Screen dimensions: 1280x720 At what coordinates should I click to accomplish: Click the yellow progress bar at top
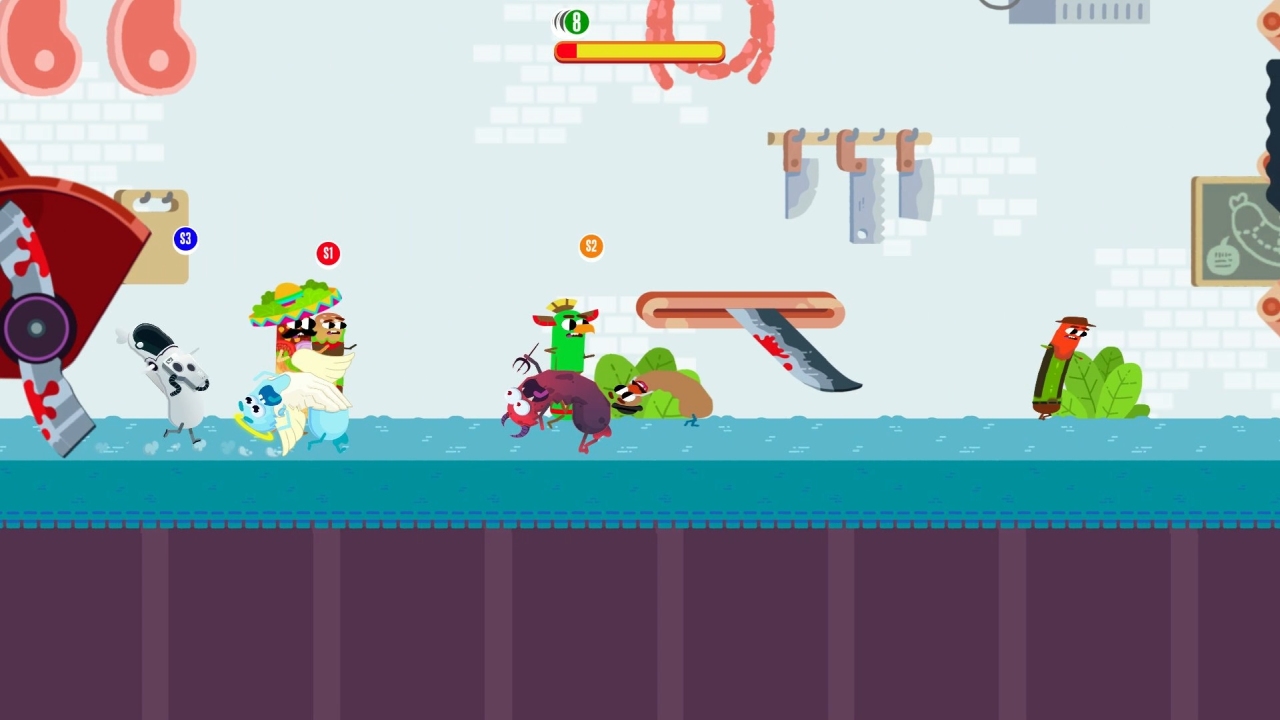coord(640,52)
